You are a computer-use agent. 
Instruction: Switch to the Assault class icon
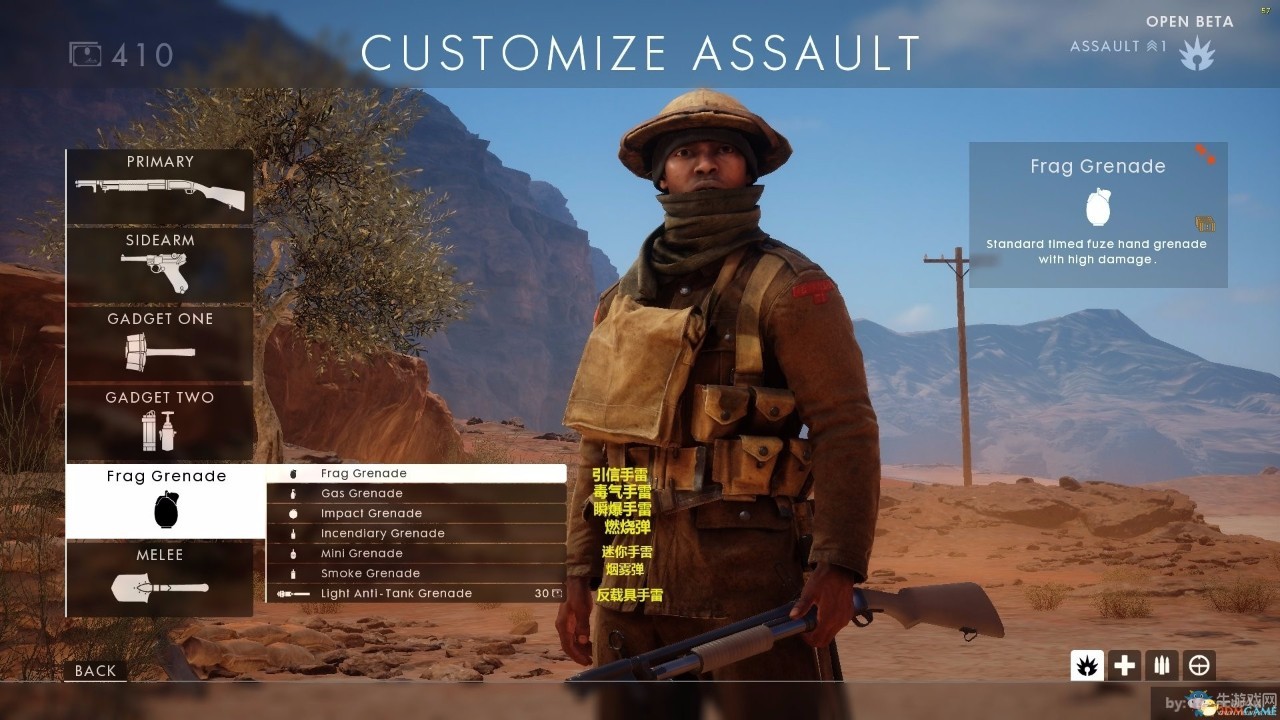[1087, 665]
